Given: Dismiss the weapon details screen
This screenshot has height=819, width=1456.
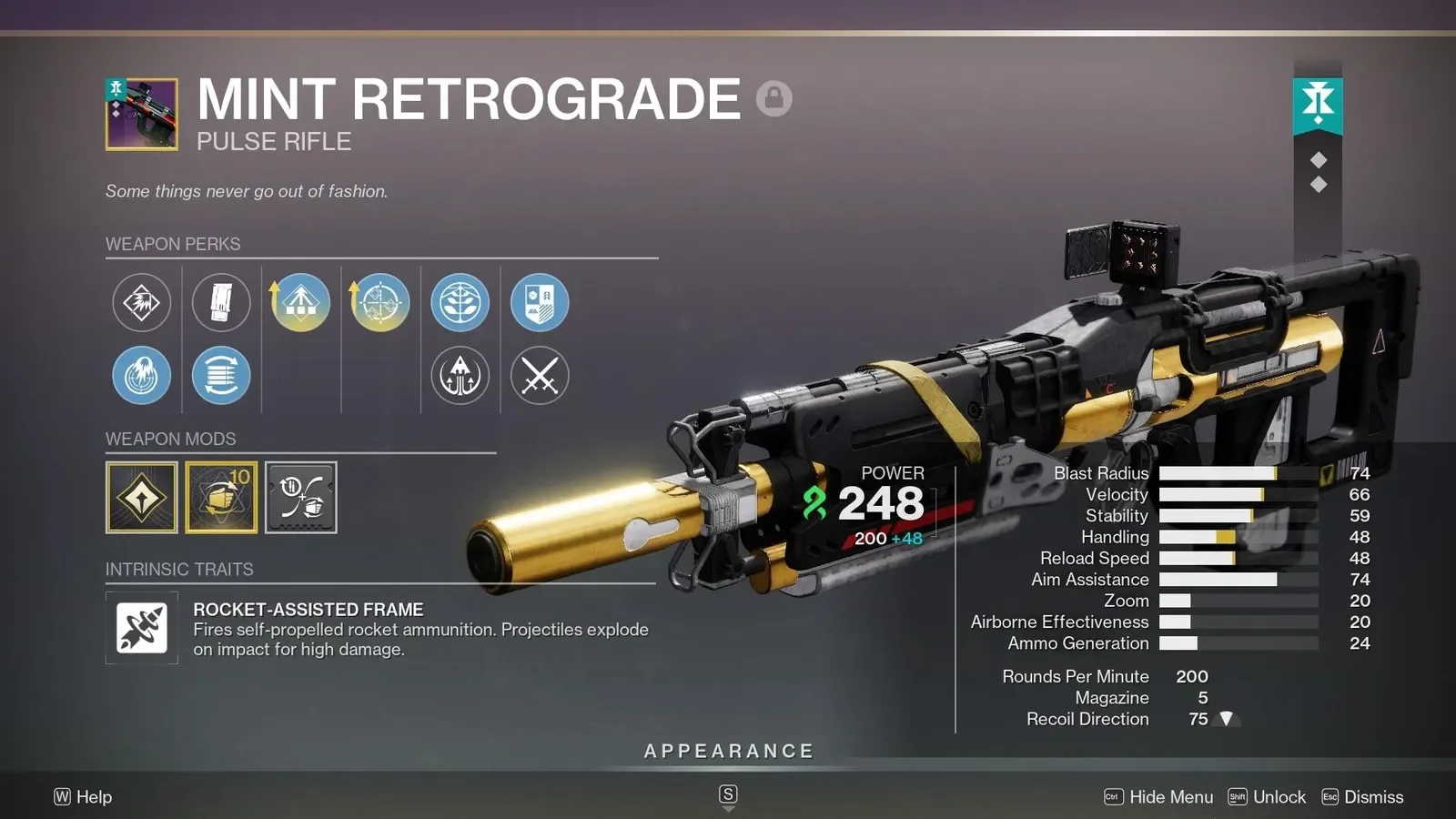Looking at the screenshot, I should pos(1362,797).
